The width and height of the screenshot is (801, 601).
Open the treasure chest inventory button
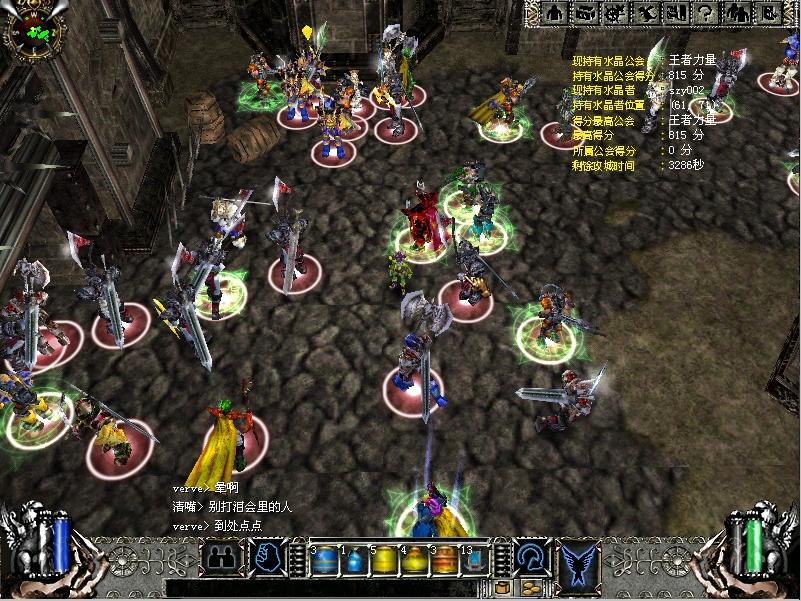pos(588,13)
